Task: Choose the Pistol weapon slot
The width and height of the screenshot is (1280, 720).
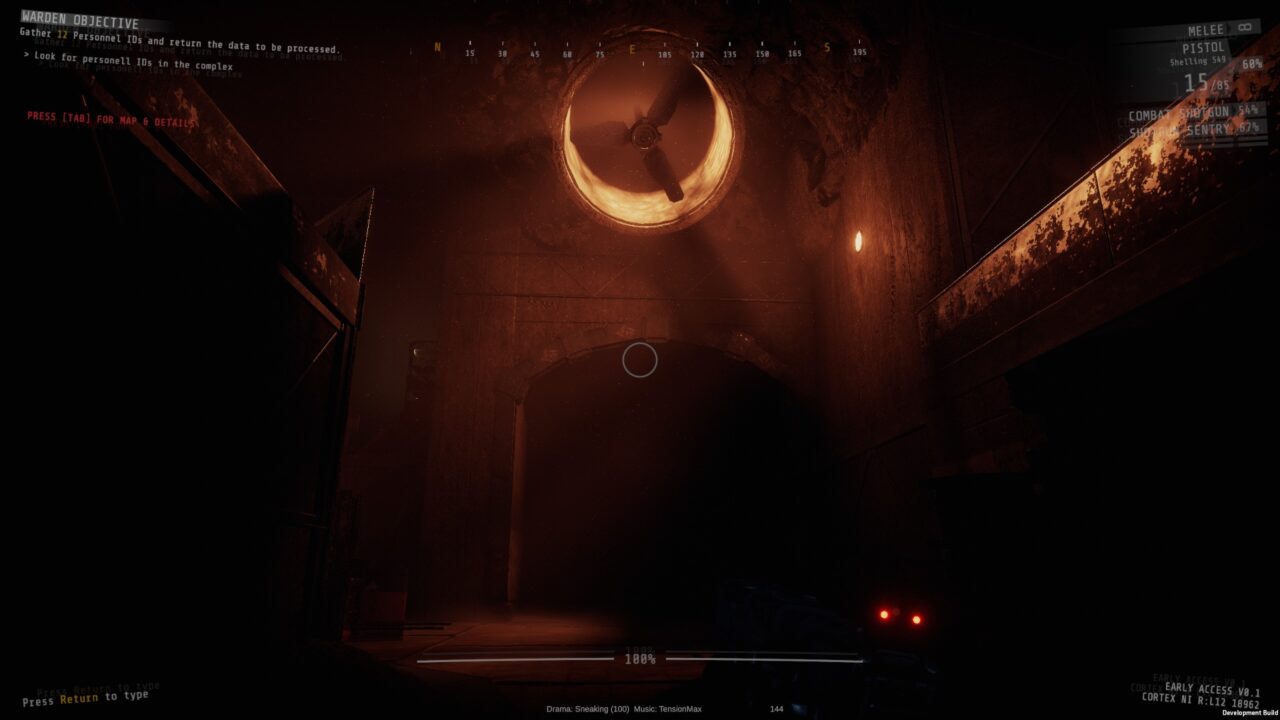Action: [1204, 48]
